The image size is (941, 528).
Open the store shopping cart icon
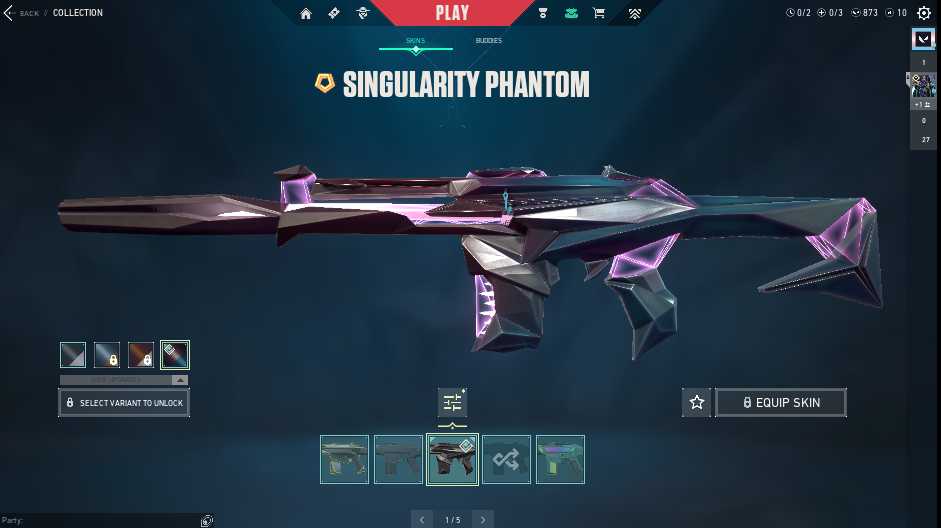tap(599, 14)
